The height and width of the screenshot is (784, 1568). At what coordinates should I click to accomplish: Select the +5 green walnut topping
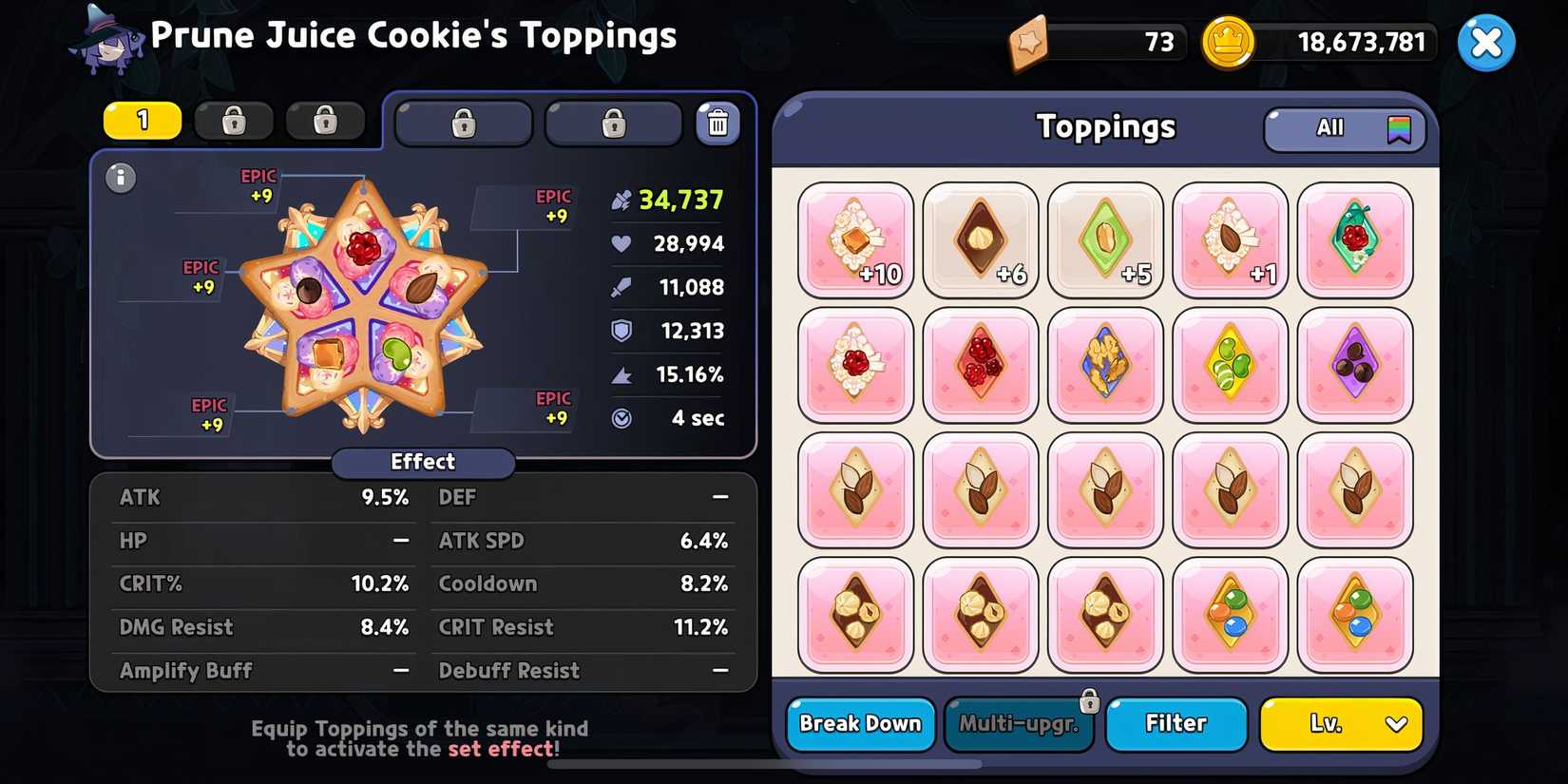tap(1105, 239)
